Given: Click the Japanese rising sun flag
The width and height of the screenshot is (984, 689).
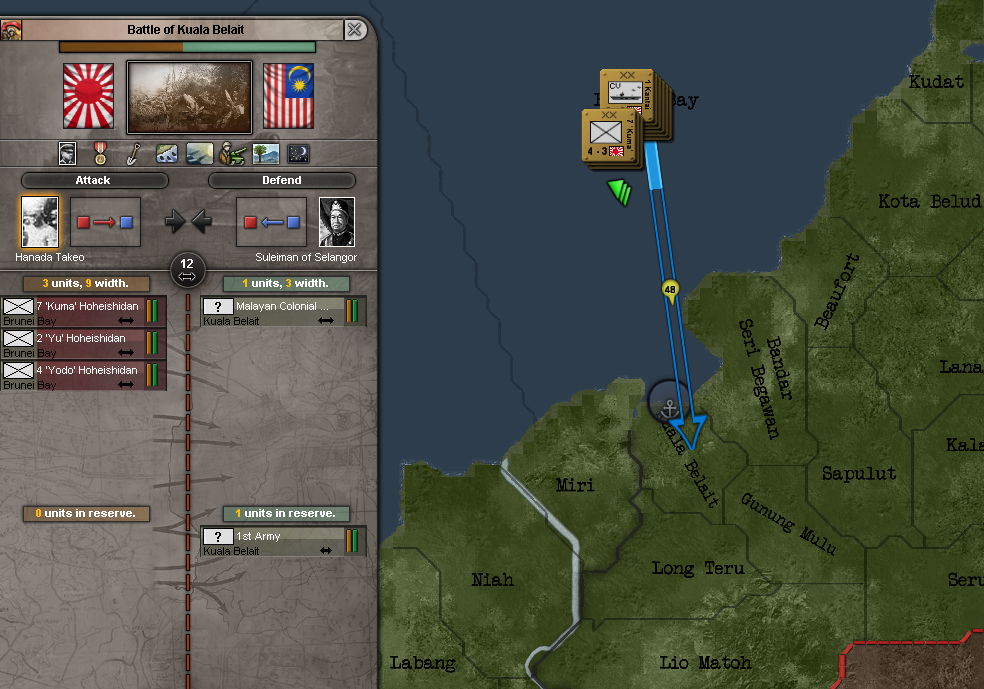Looking at the screenshot, I should coord(89,96).
